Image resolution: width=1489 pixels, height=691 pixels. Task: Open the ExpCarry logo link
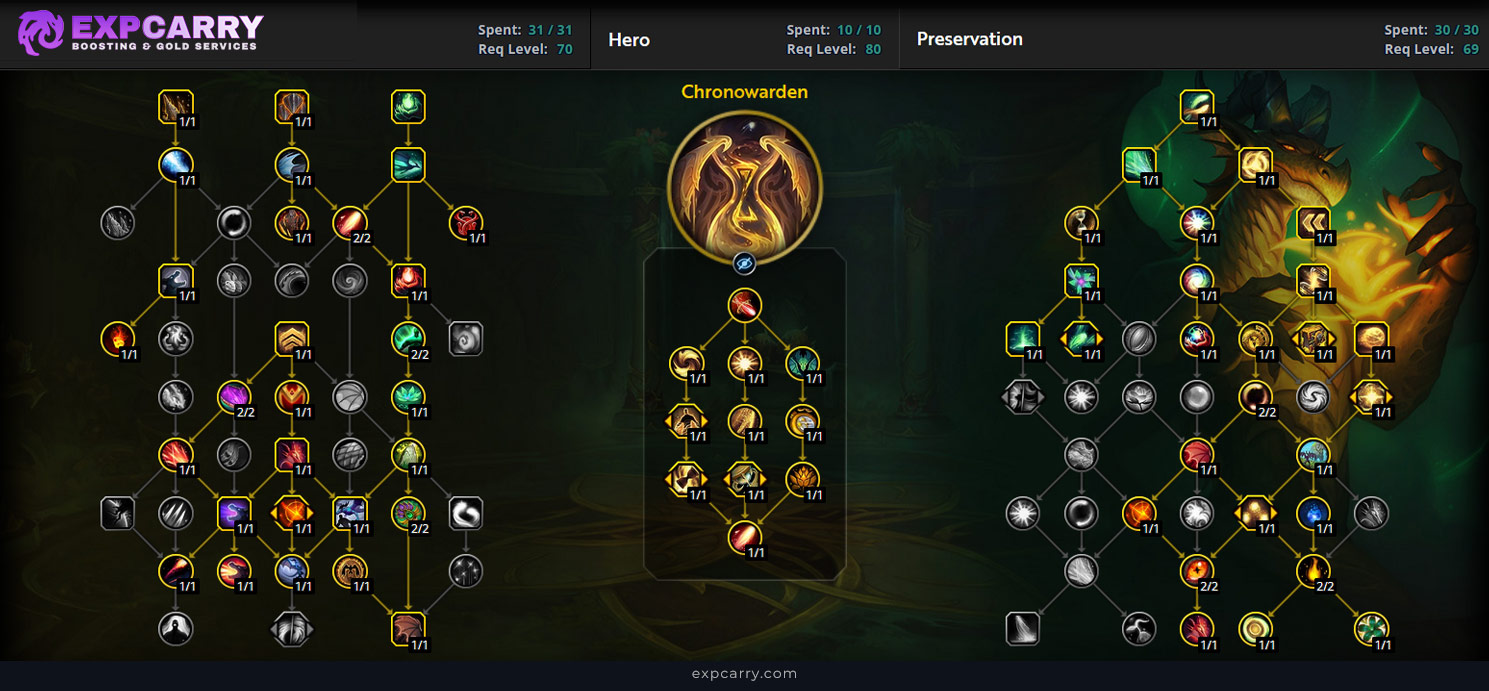(x=141, y=33)
